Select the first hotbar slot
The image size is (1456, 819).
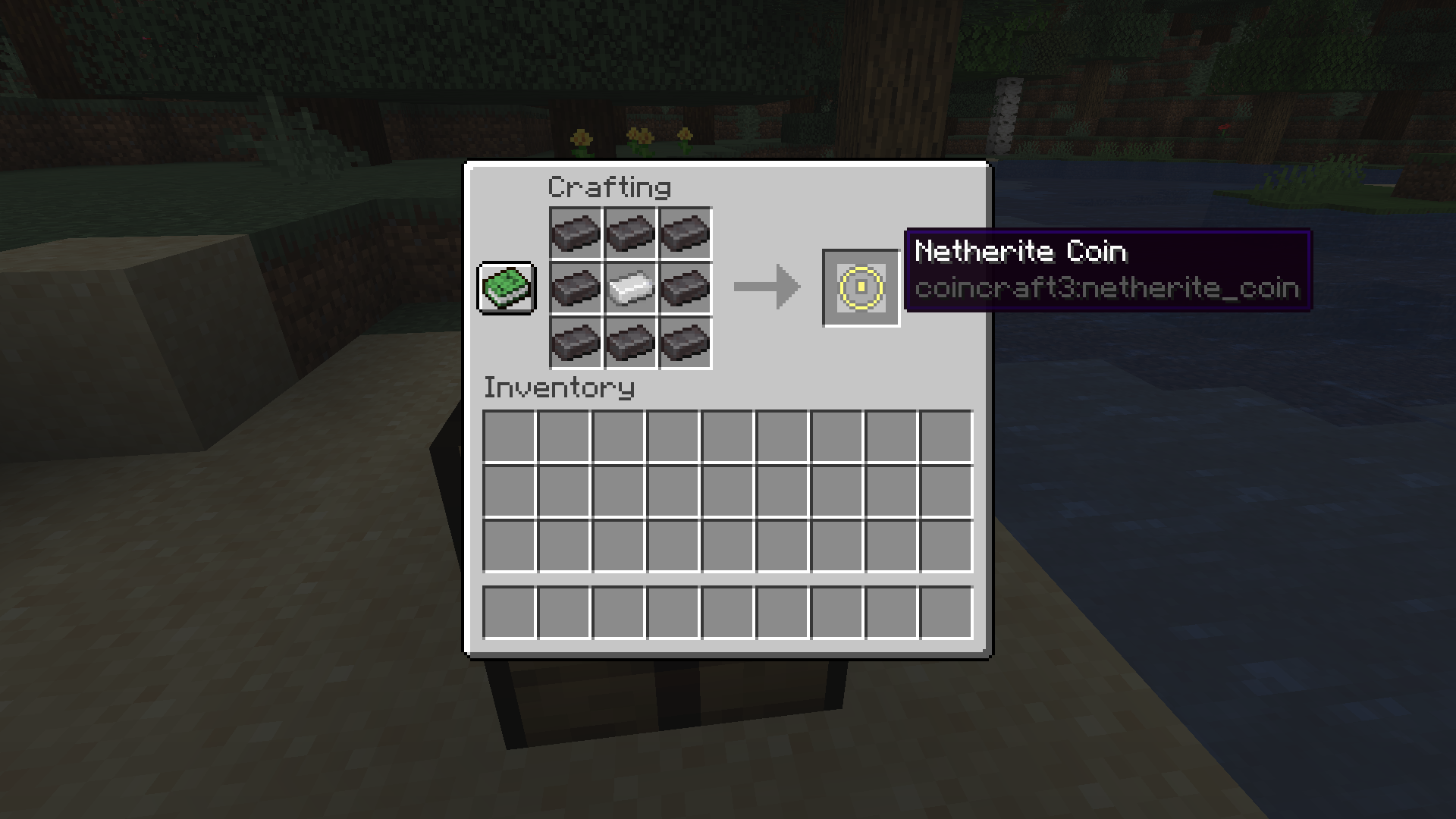[510, 612]
